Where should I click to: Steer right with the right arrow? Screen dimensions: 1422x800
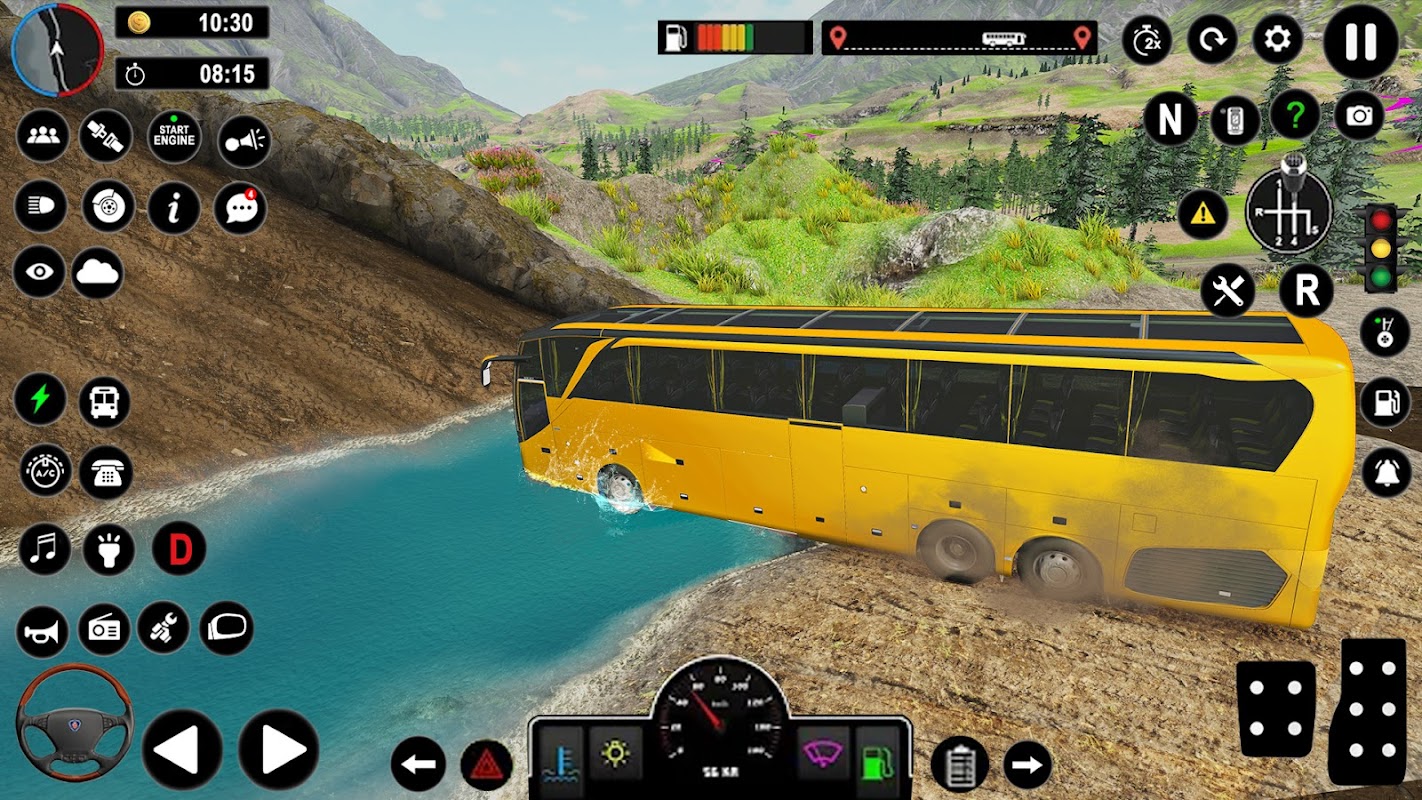(278, 749)
